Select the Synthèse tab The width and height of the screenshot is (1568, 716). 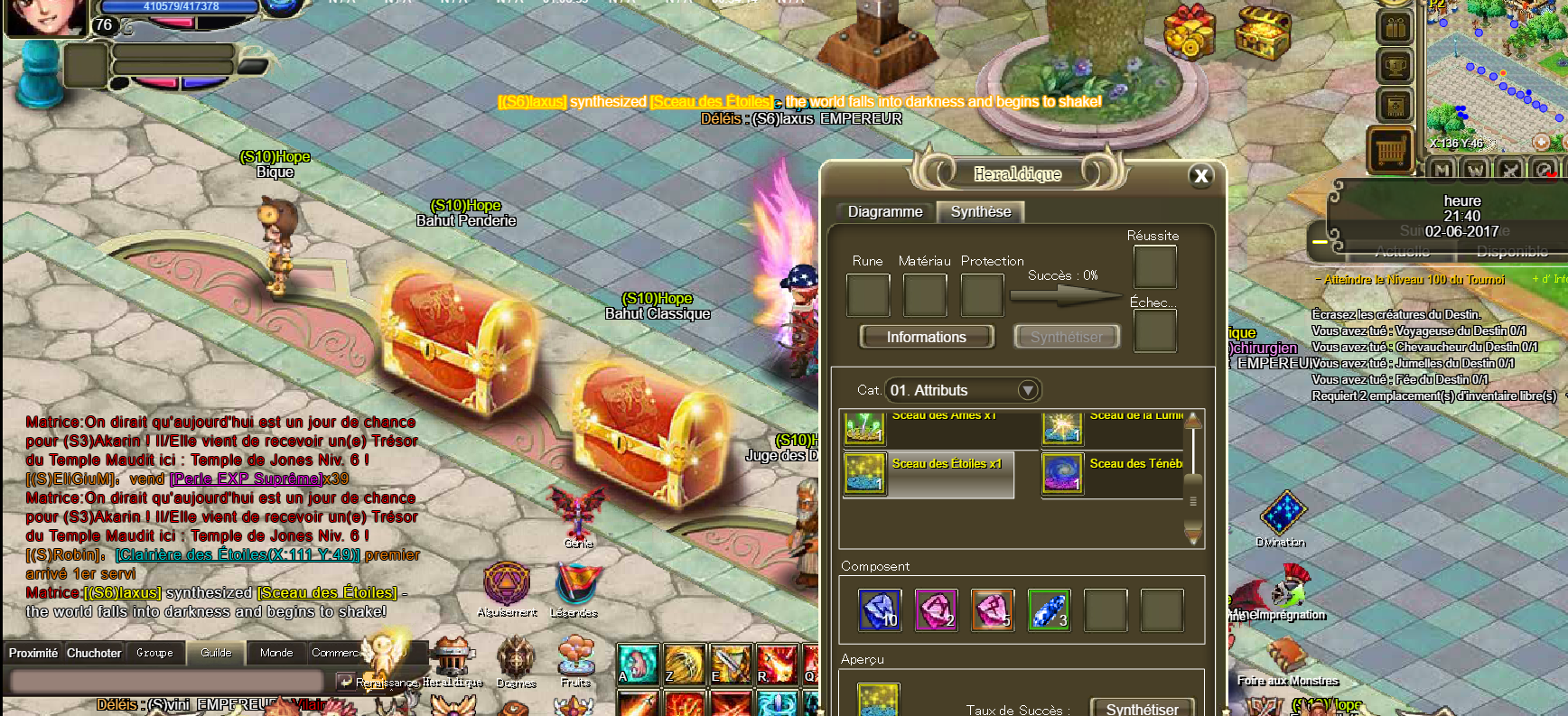click(x=980, y=212)
